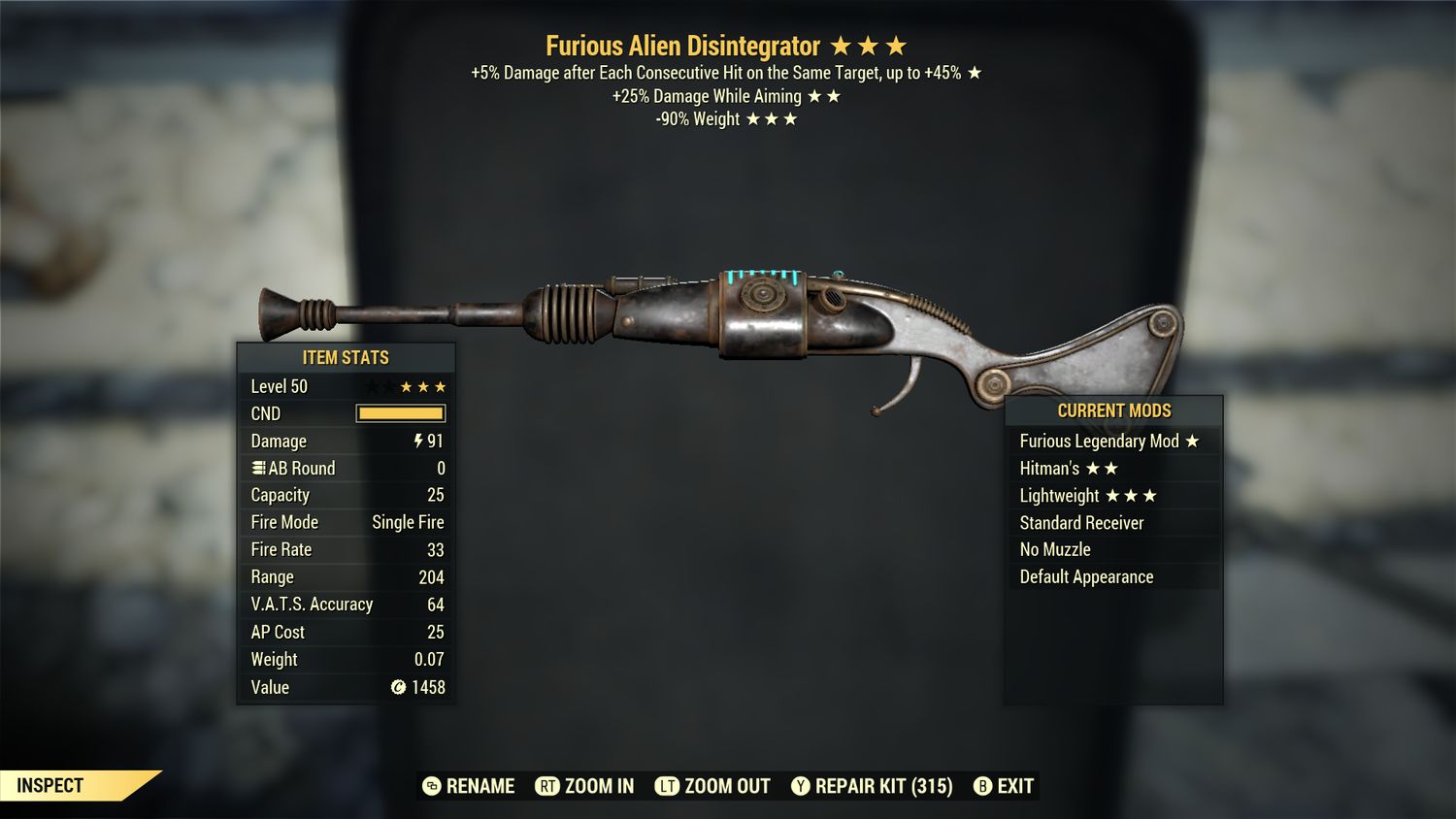Click the CND condition bar
The image size is (1456, 819).
point(400,413)
